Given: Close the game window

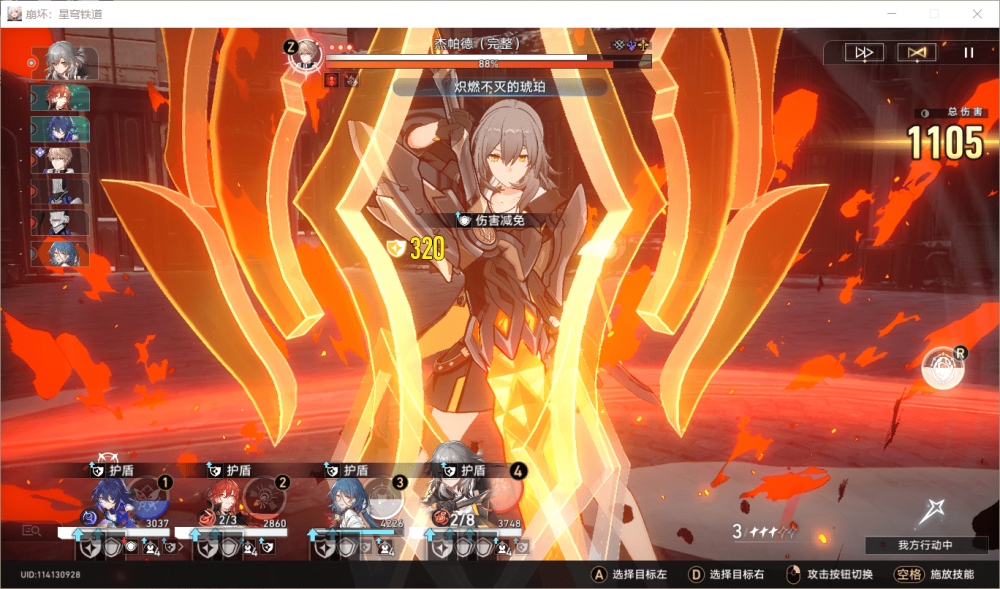Looking at the screenshot, I should click(977, 14).
